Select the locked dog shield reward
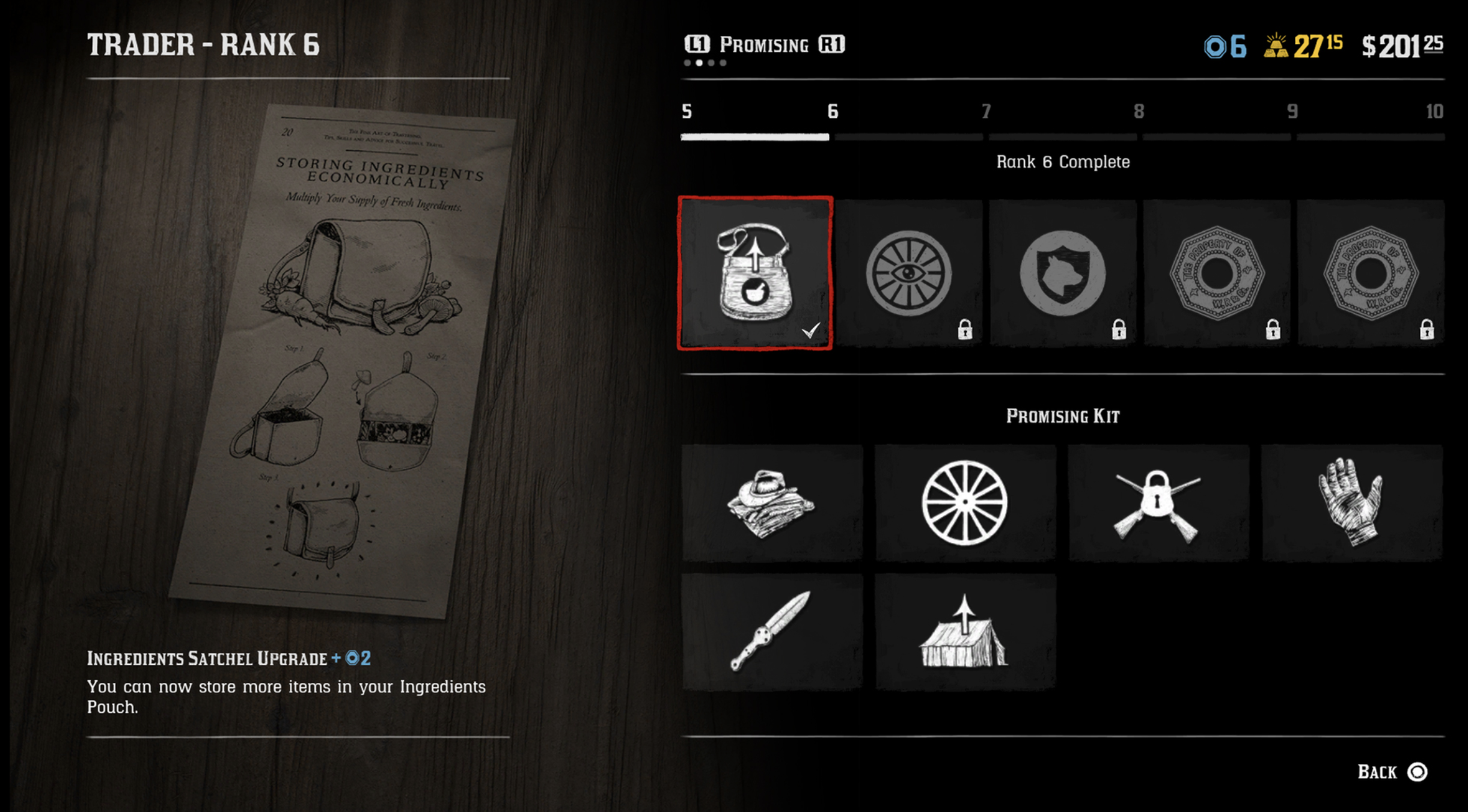This screenshot has height=812, width=1468. (1063, 273)
